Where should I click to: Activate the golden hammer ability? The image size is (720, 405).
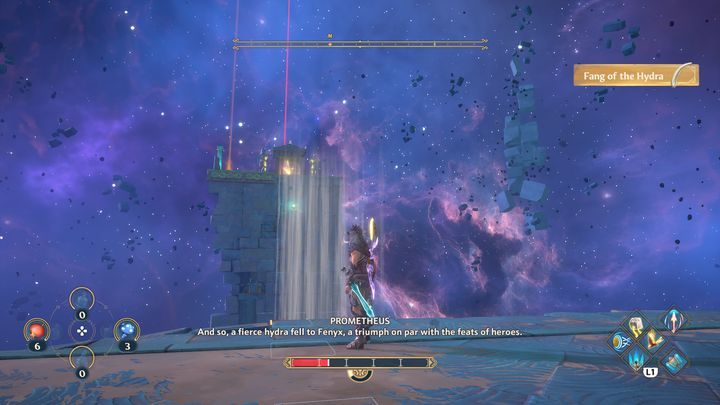pos(638,327)
